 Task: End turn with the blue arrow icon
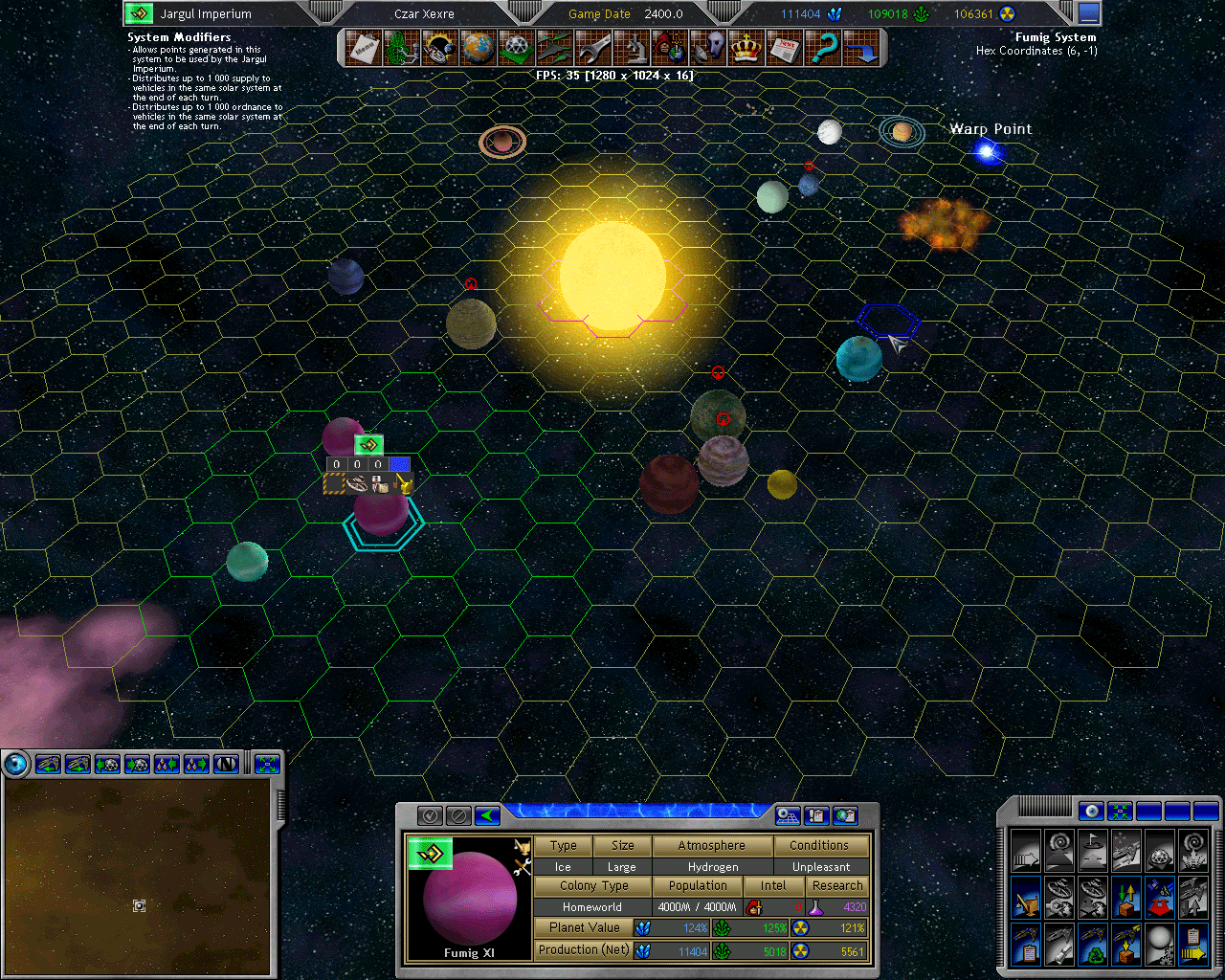point(862,48)
